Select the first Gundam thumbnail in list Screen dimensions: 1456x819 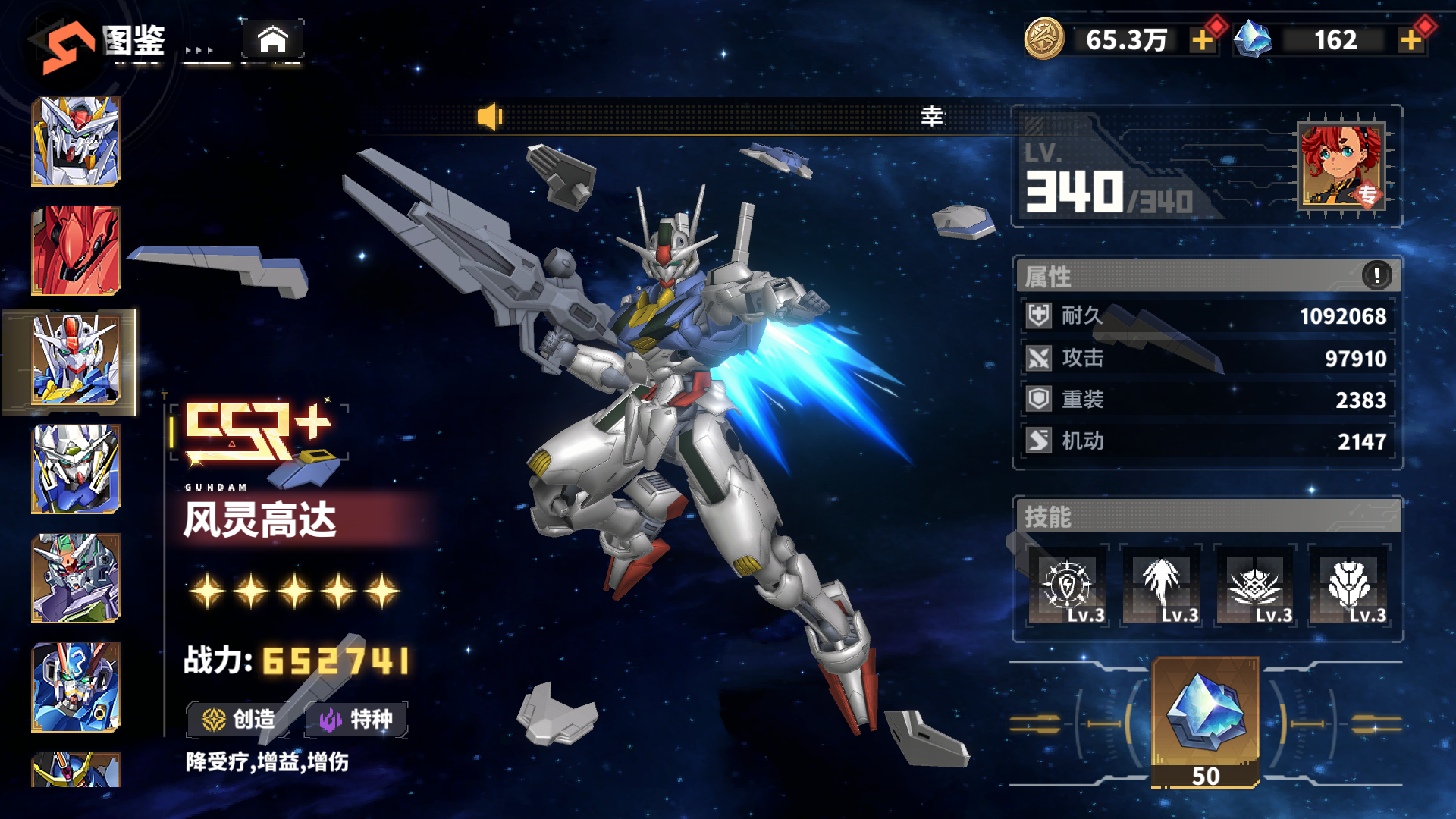(76, 141)
